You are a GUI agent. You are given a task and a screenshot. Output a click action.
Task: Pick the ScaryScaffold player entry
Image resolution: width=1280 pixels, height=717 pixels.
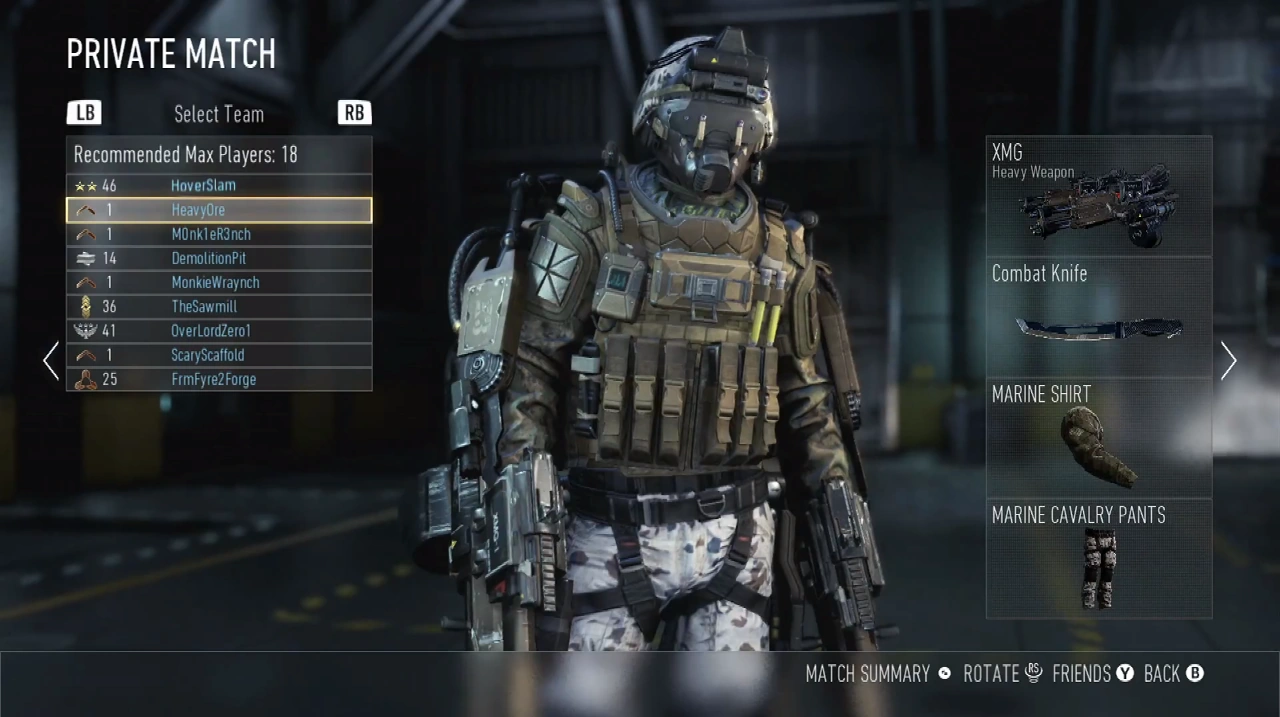click(219, 355)
